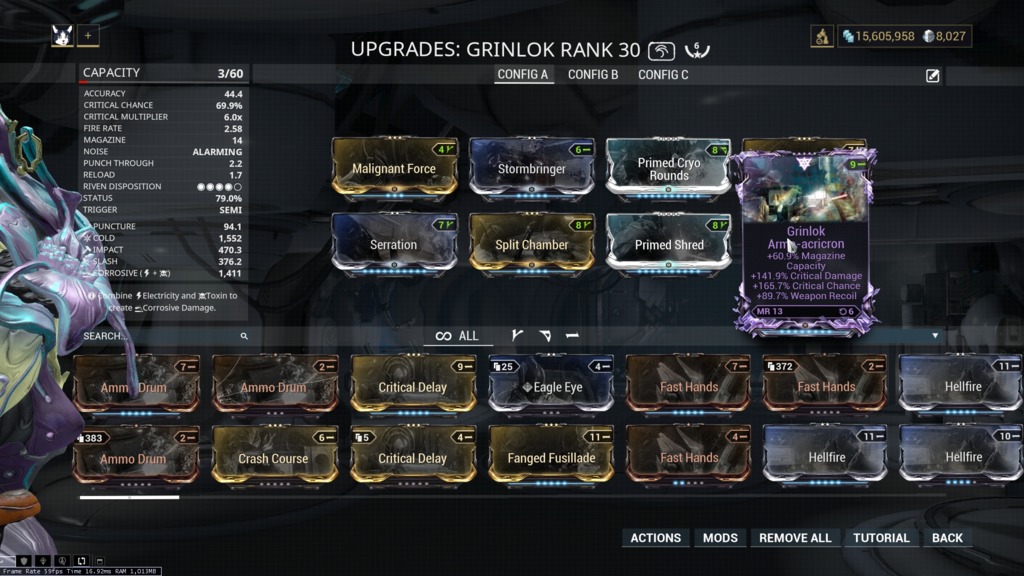Image resolution: width=1024 pixels, height=576 pixels.
Task: Switch to Config B loadout tab
Action: pyautogui.click(x=593, y=75)
